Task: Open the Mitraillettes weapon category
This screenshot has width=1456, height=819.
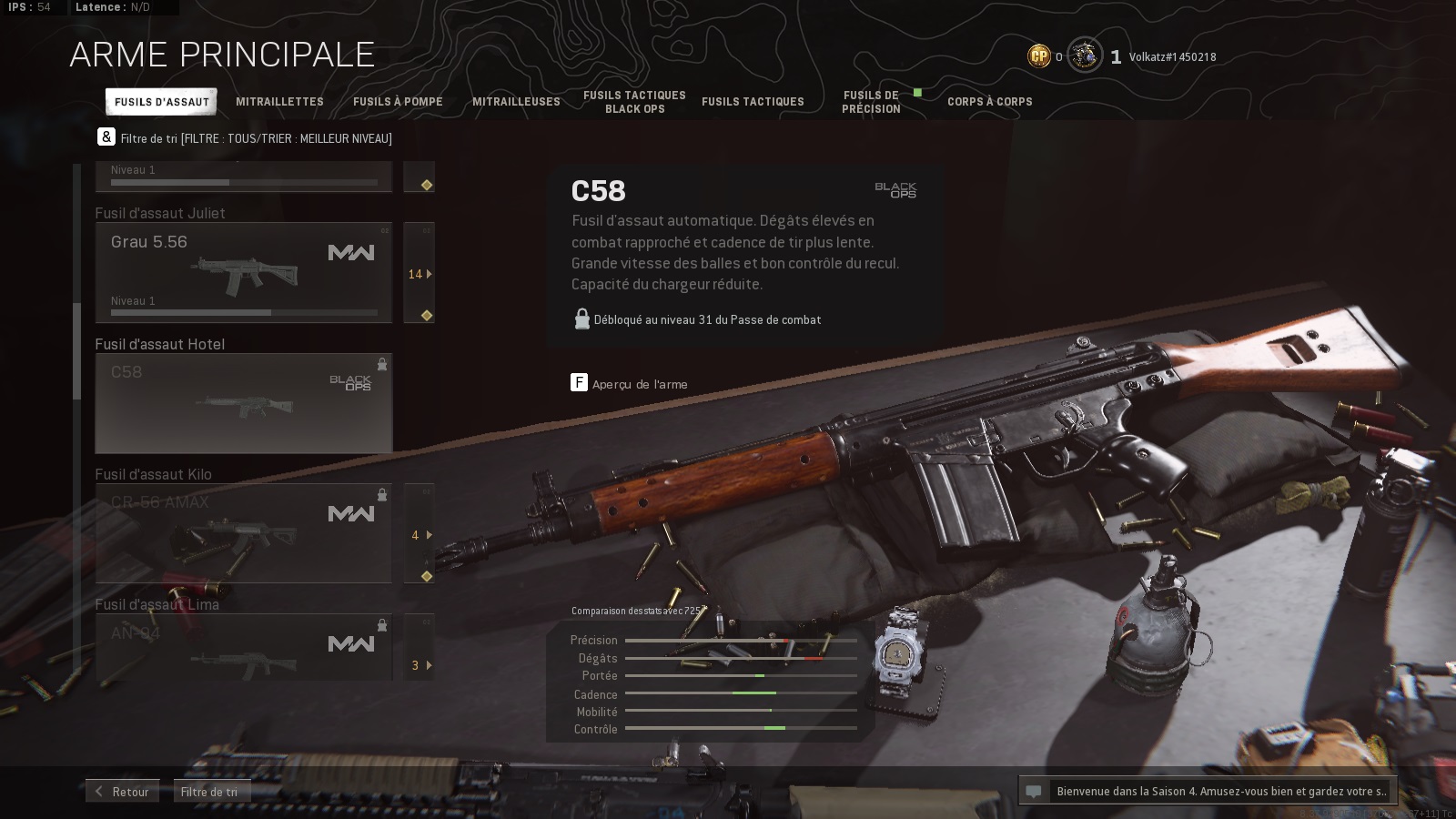Action: pyautogui.click(x=279, y=102)
